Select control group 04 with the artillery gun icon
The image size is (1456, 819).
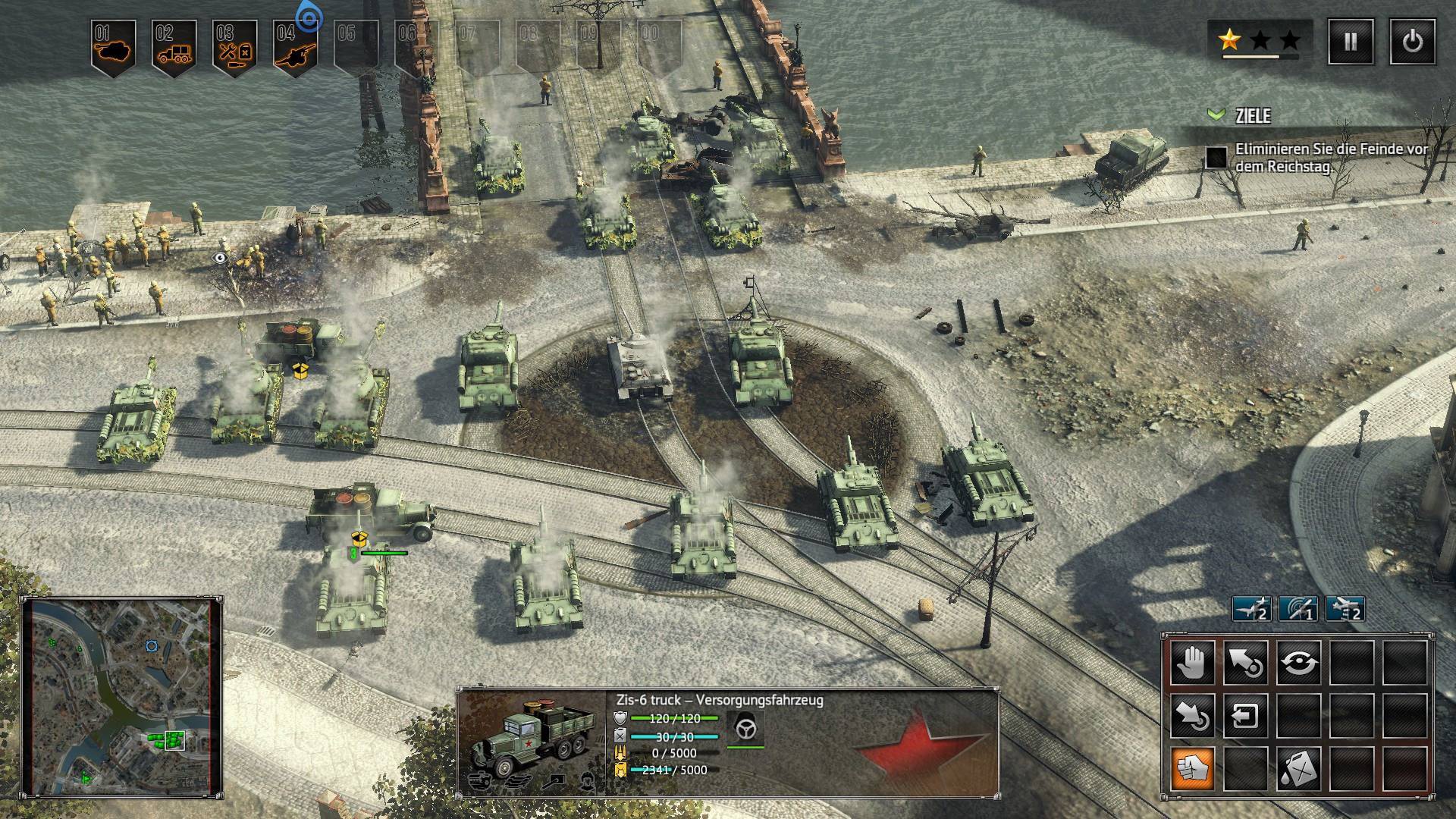coord(295,48)
